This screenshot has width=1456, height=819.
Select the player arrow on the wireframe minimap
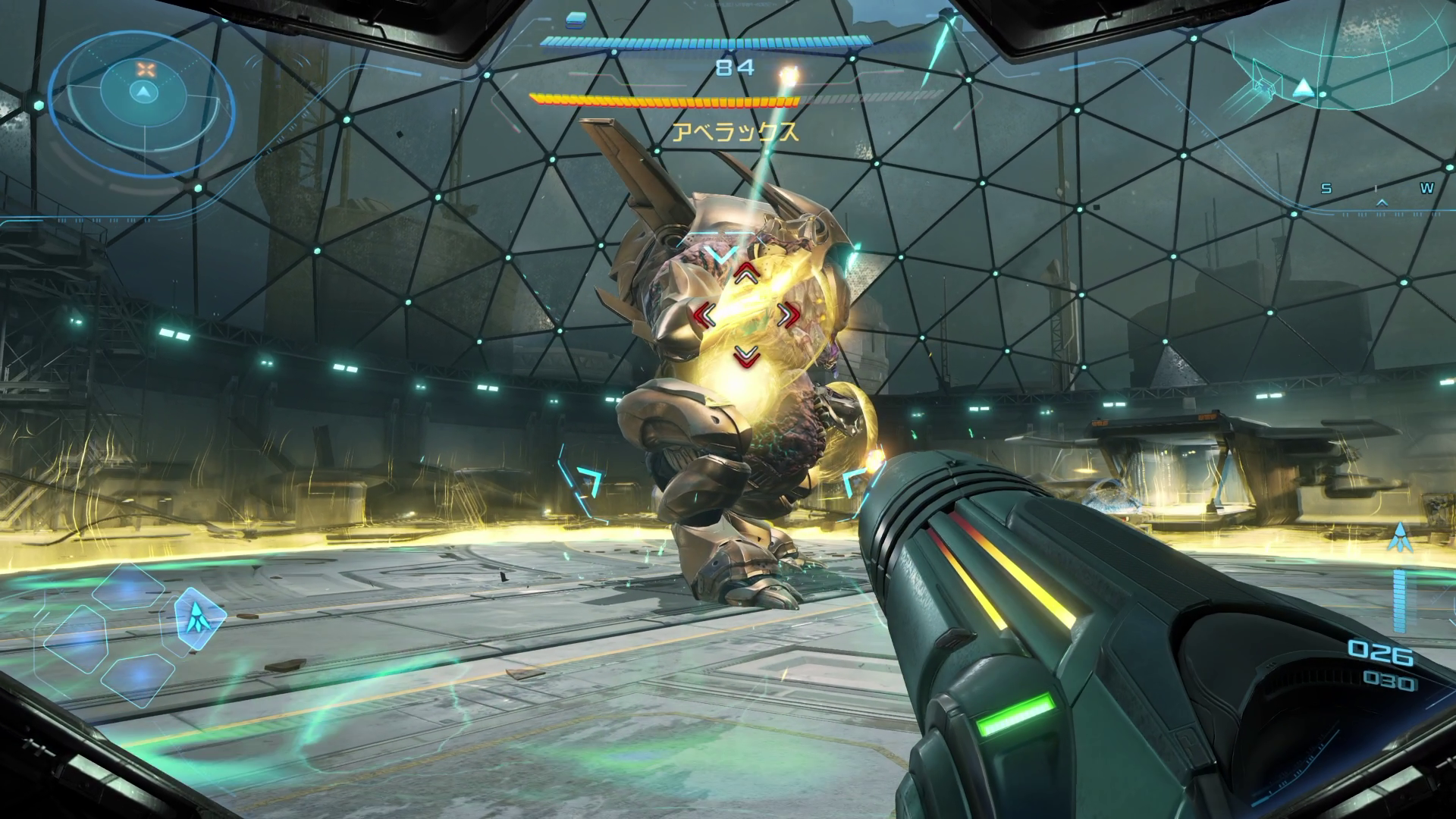pos(1303,88)
